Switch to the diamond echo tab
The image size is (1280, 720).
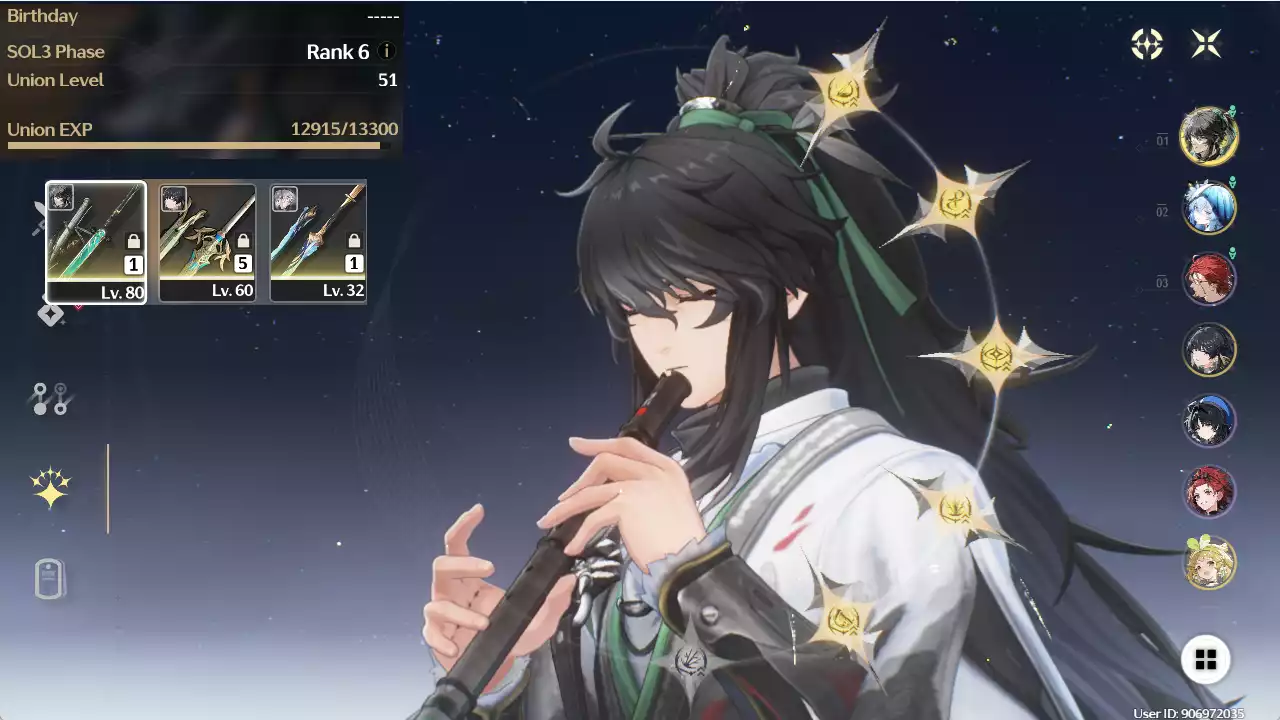tap(50, 314)
